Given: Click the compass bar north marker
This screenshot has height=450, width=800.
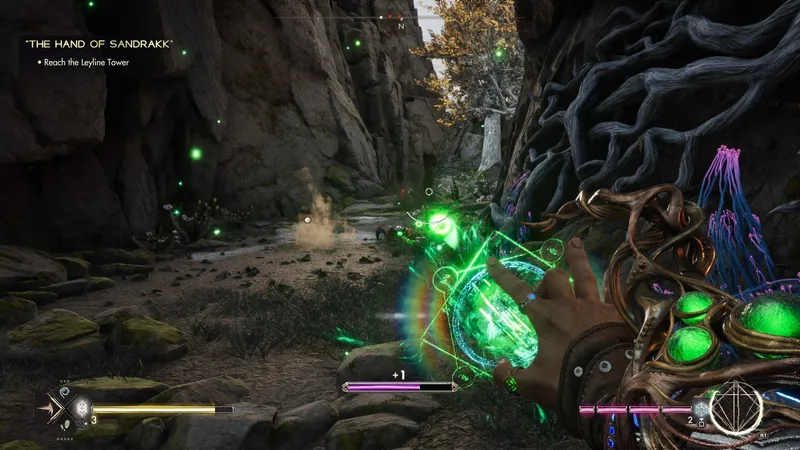Looking at the screenshot, I should coord(401,27).
